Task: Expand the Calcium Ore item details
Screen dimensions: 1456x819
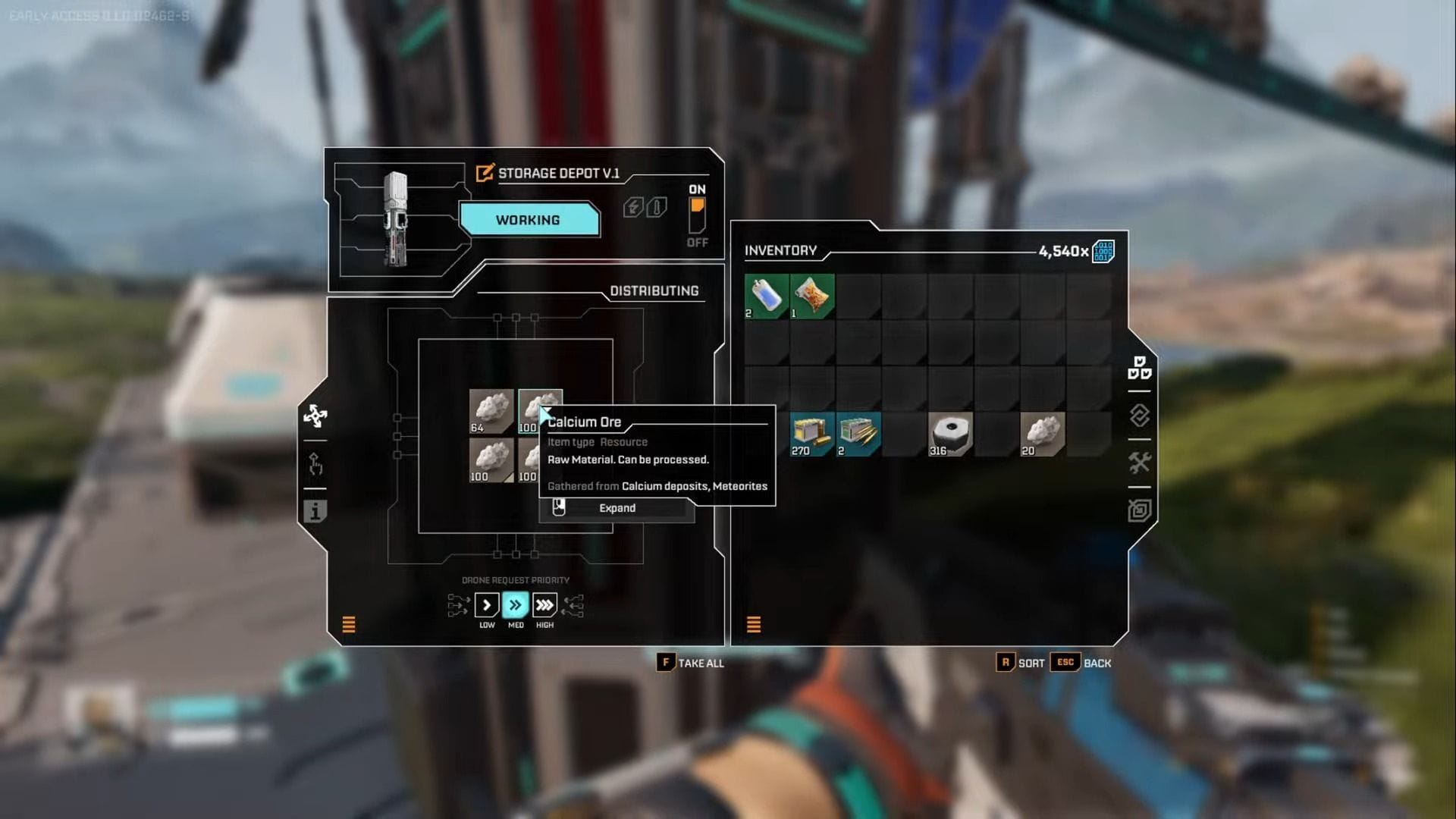Action: pos(617,508)
